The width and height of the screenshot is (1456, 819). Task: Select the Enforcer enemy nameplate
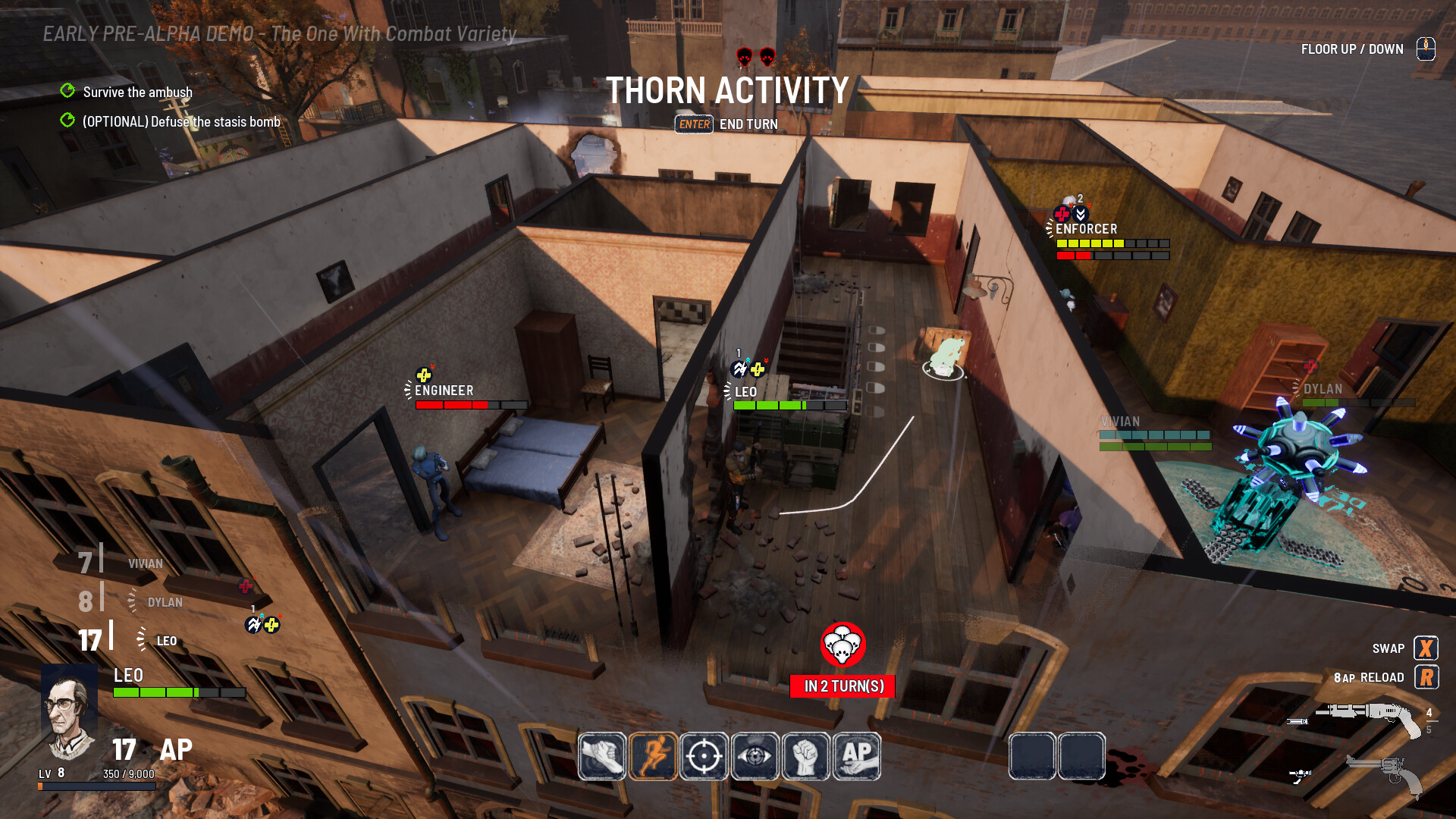coord(1086,229)
